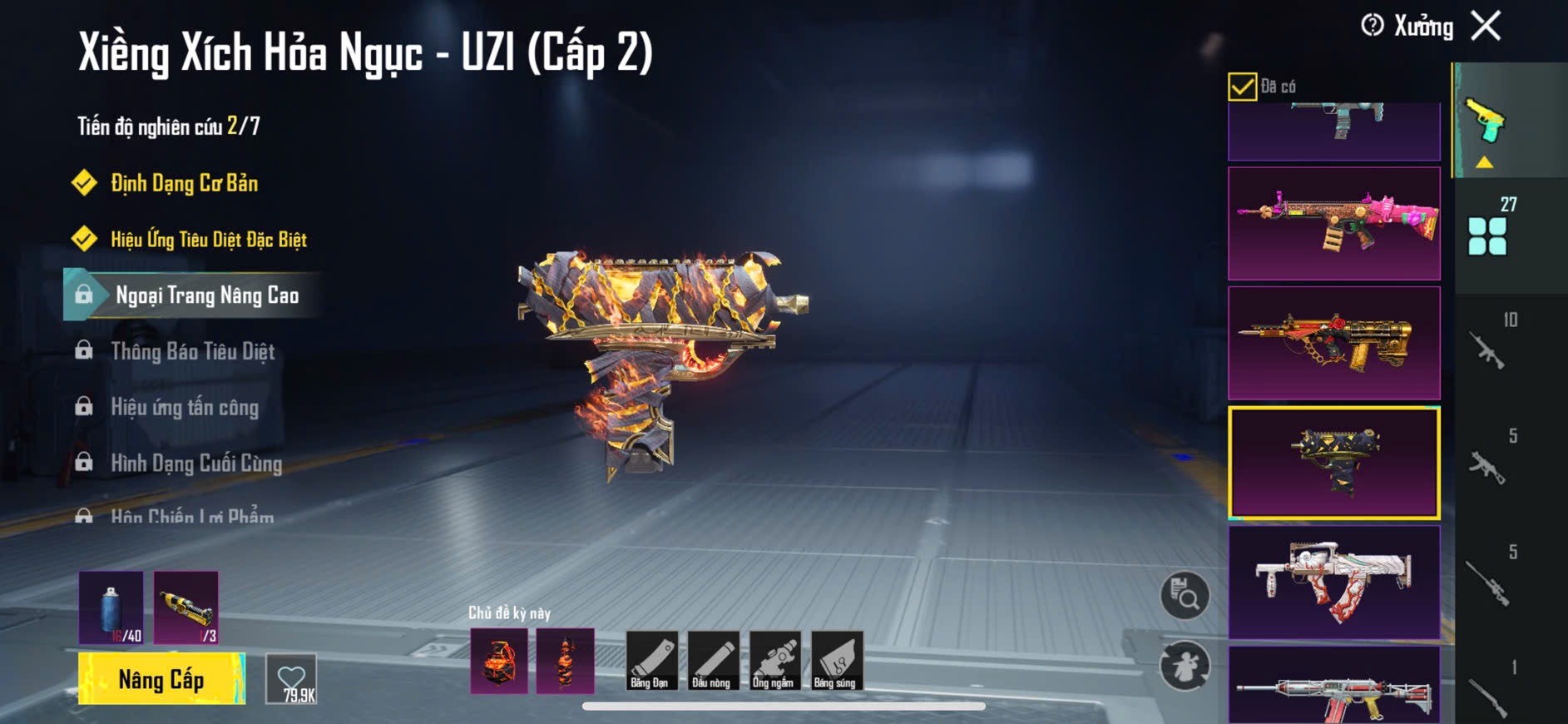Open the Xưởng help question mark

[x=1373, y=26]
